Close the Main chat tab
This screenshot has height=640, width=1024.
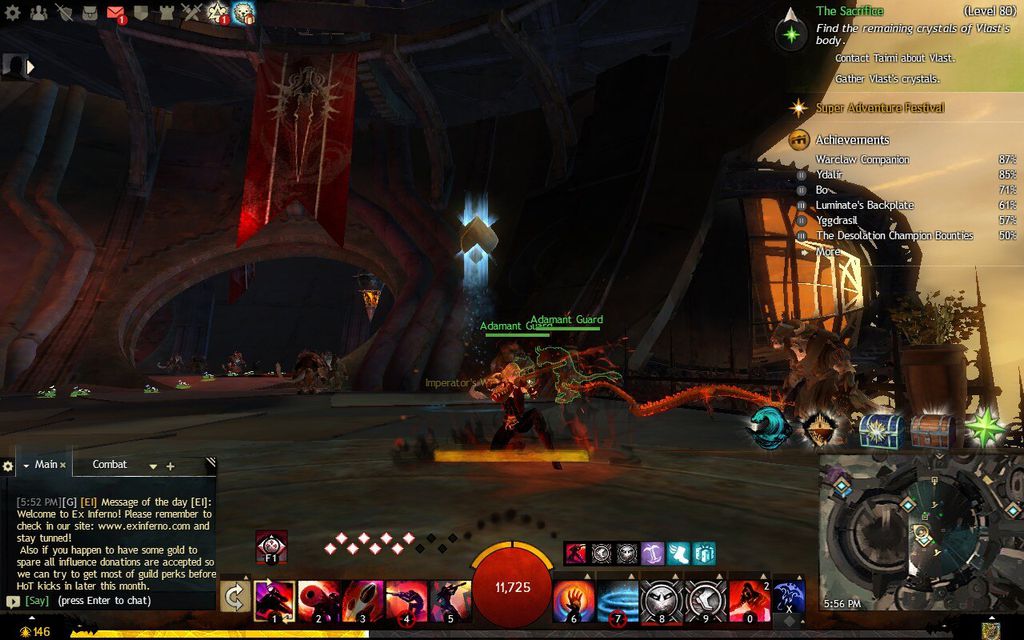63,465
